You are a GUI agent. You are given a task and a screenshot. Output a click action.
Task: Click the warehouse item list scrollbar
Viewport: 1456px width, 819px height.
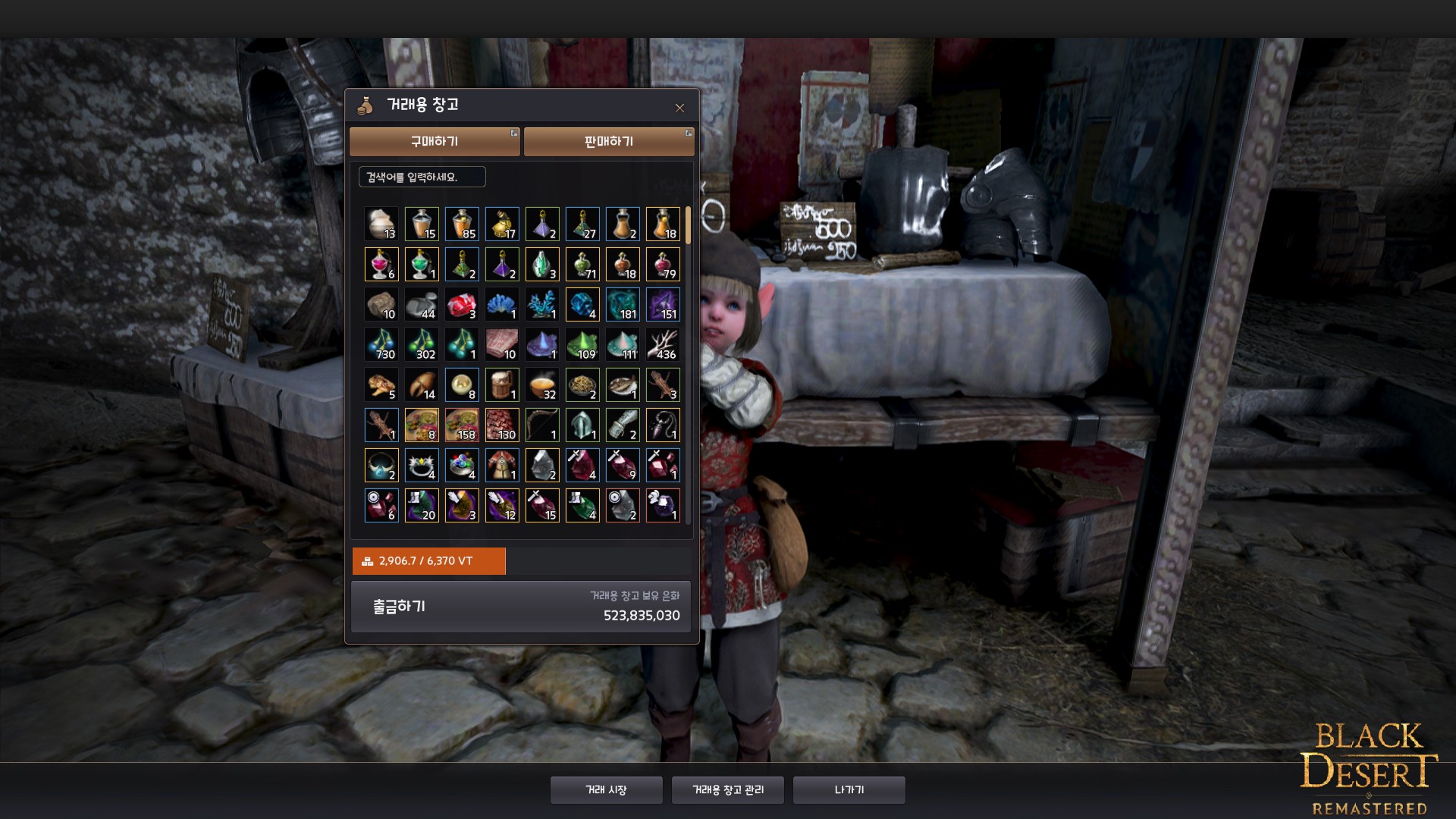tap(688, 225)
